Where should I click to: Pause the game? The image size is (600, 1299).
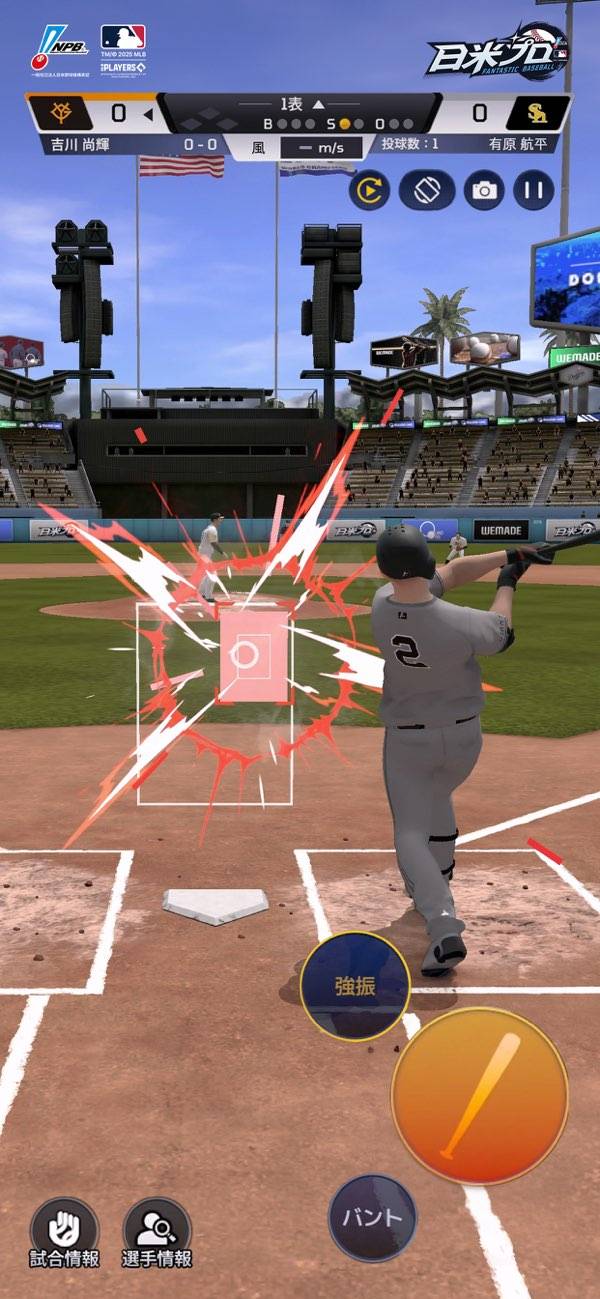534,190
